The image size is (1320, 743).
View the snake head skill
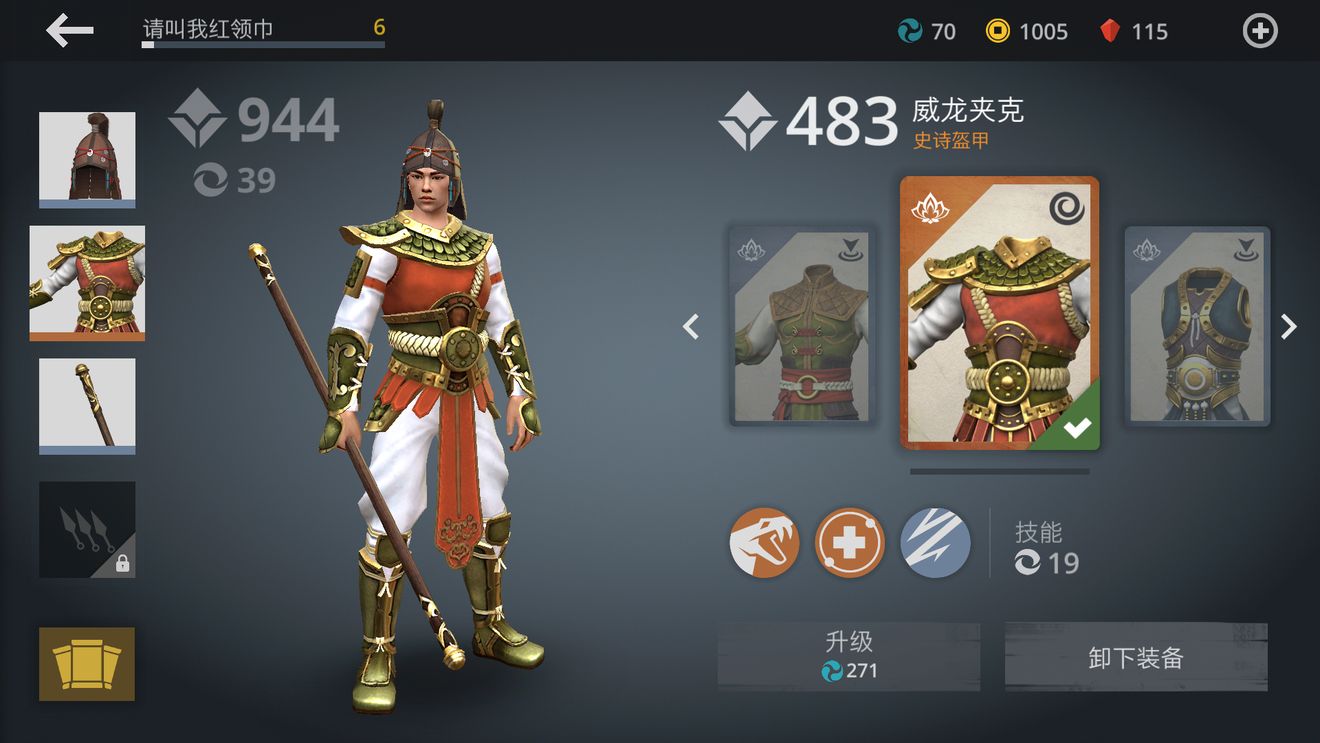764,543
